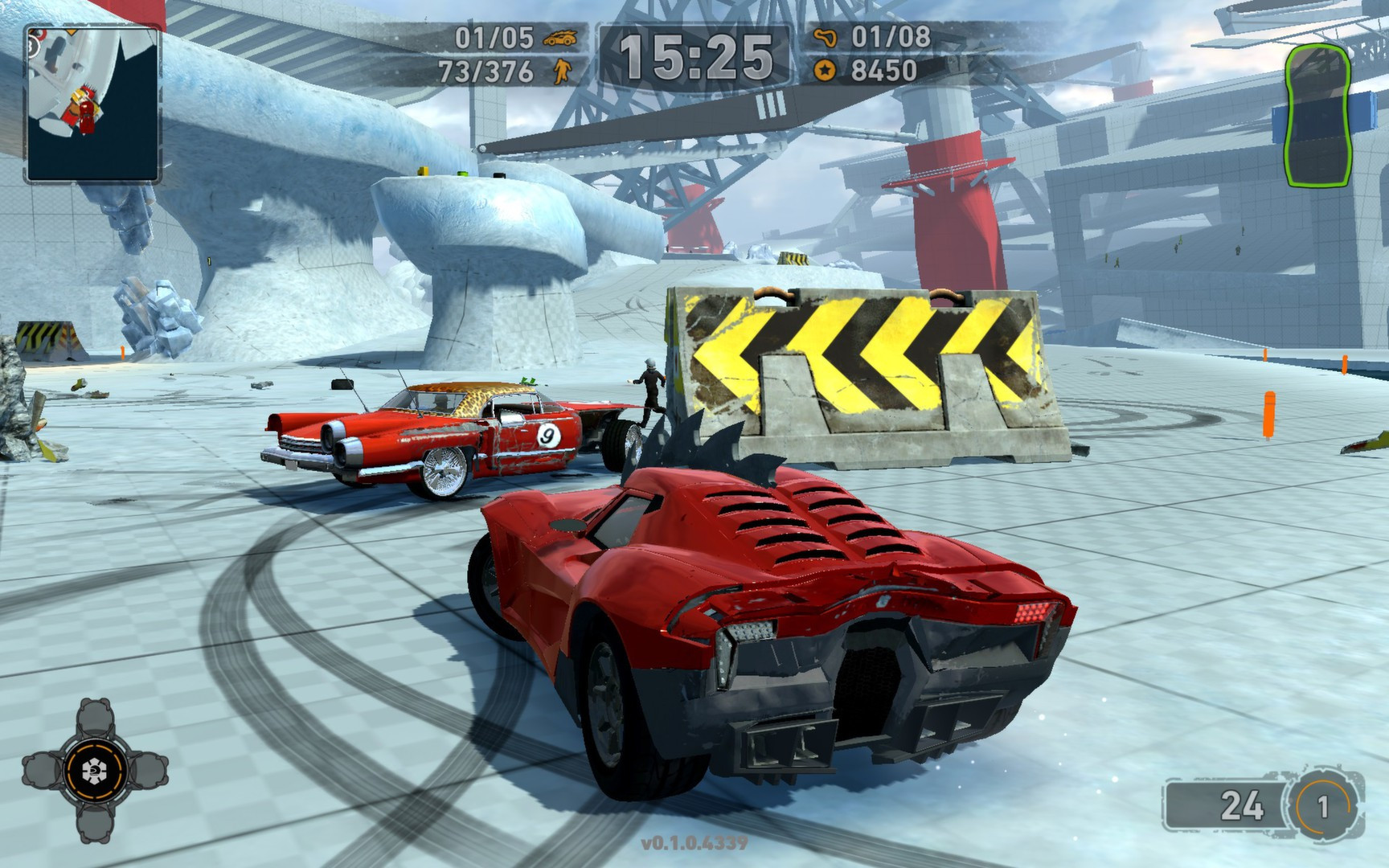This screenshot has width=1389, height=868.
Task: Toggle the right power-up slot on the wheel
Action: [x=149, y=771]
